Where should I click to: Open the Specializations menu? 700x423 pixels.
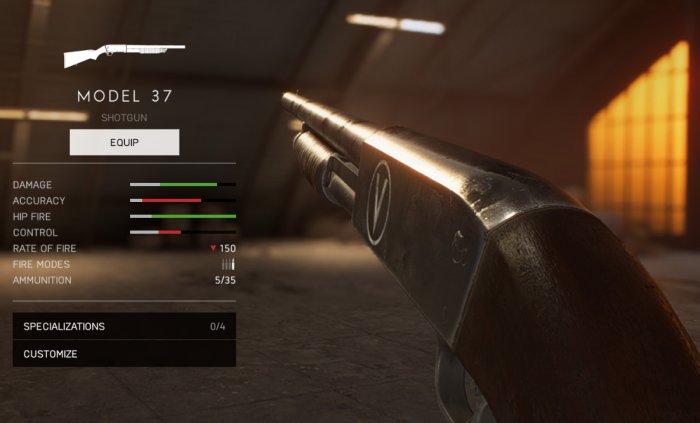pos(124,326)
